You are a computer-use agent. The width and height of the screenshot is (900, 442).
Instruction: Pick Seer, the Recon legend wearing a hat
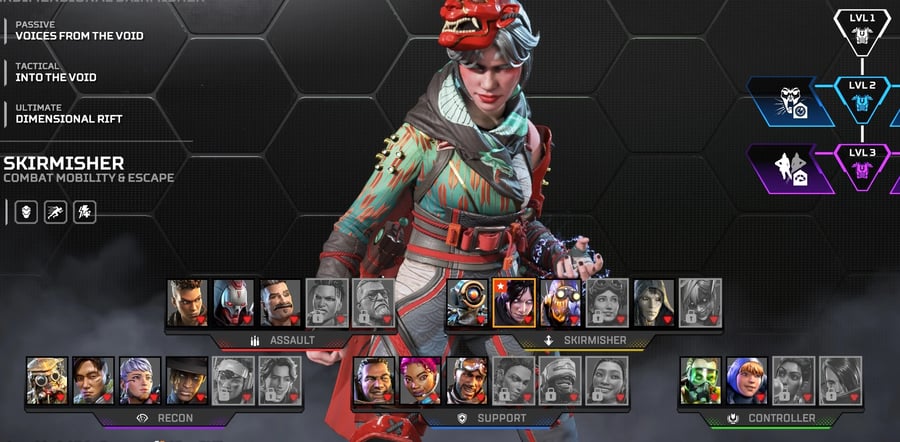[x=186, y=380]
